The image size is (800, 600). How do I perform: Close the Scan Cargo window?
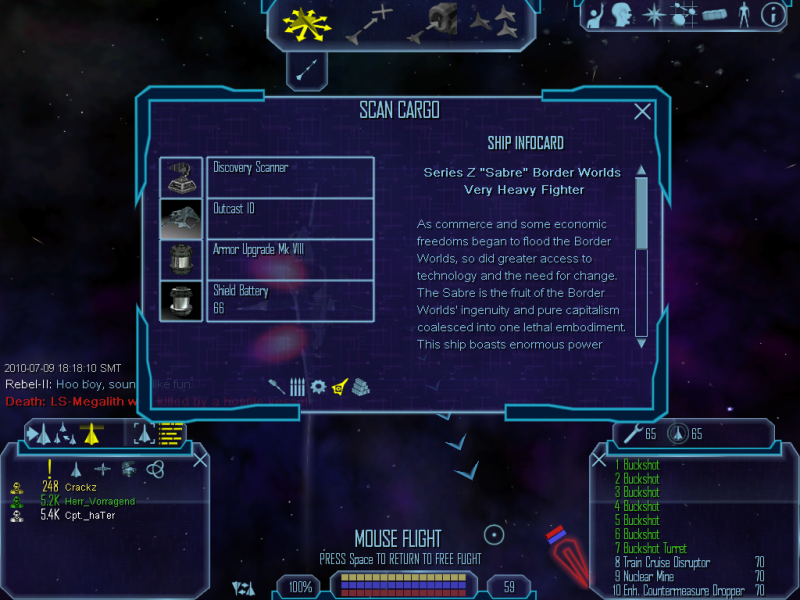point(643,112)
